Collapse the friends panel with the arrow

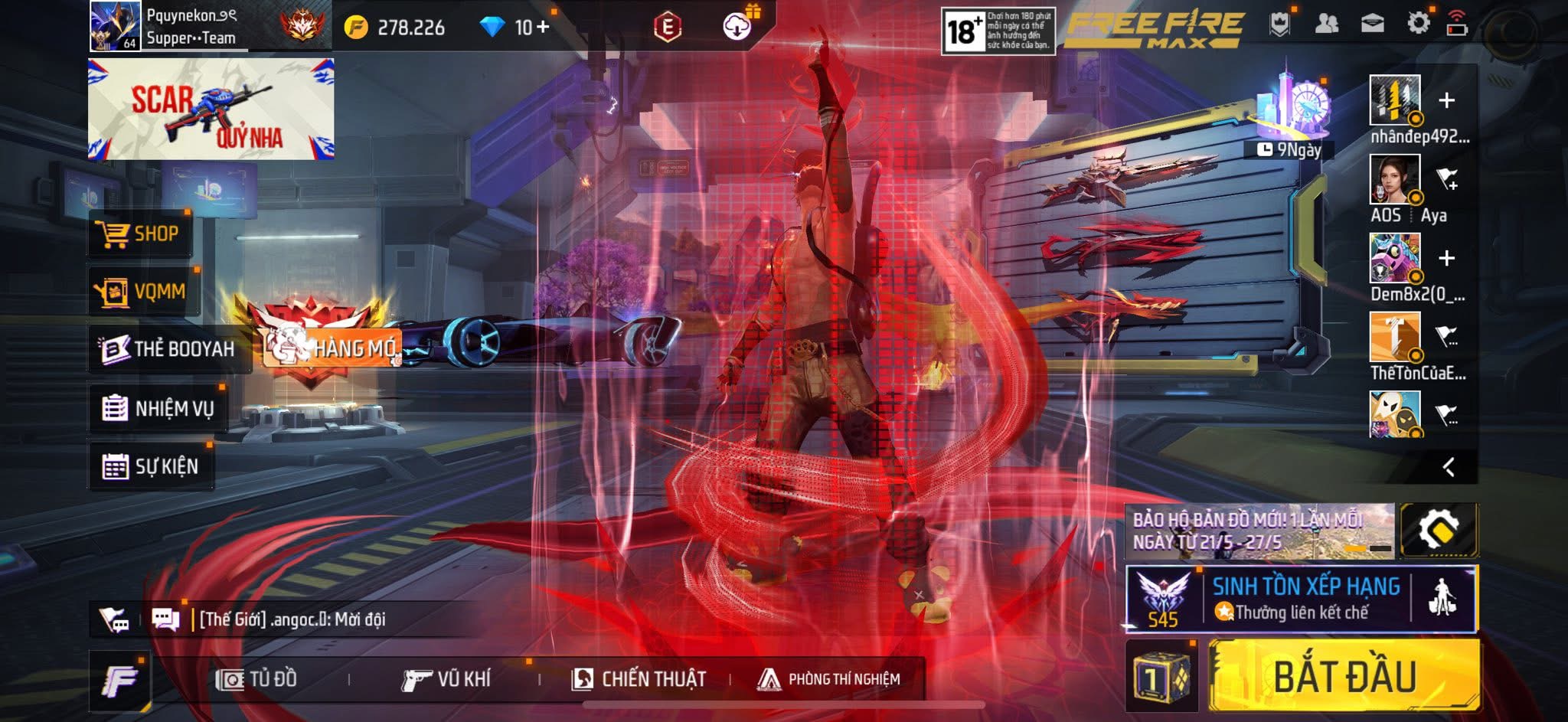click(1448, 467)
